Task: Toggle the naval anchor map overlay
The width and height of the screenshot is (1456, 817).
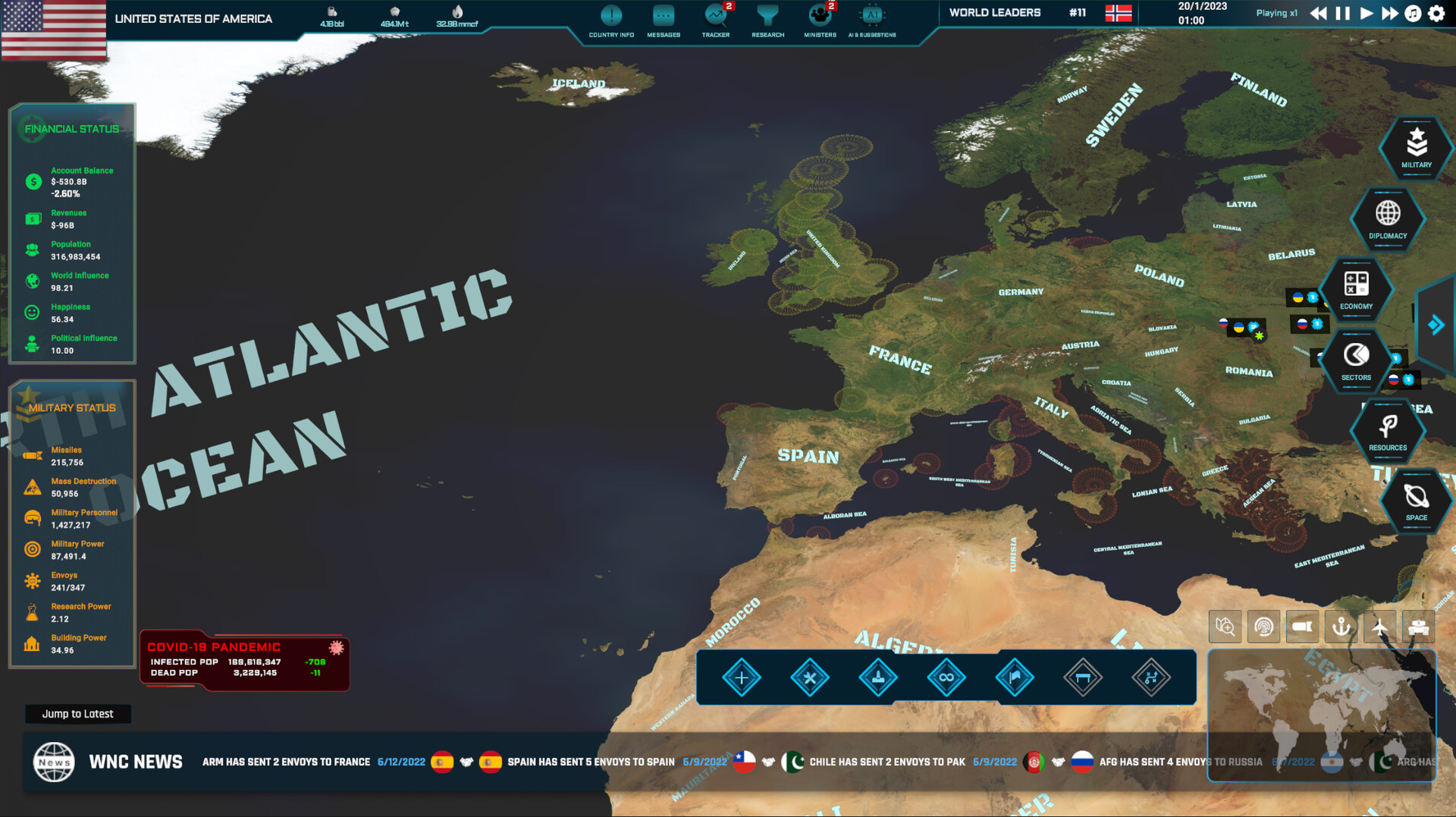Action: (1341, 626)
